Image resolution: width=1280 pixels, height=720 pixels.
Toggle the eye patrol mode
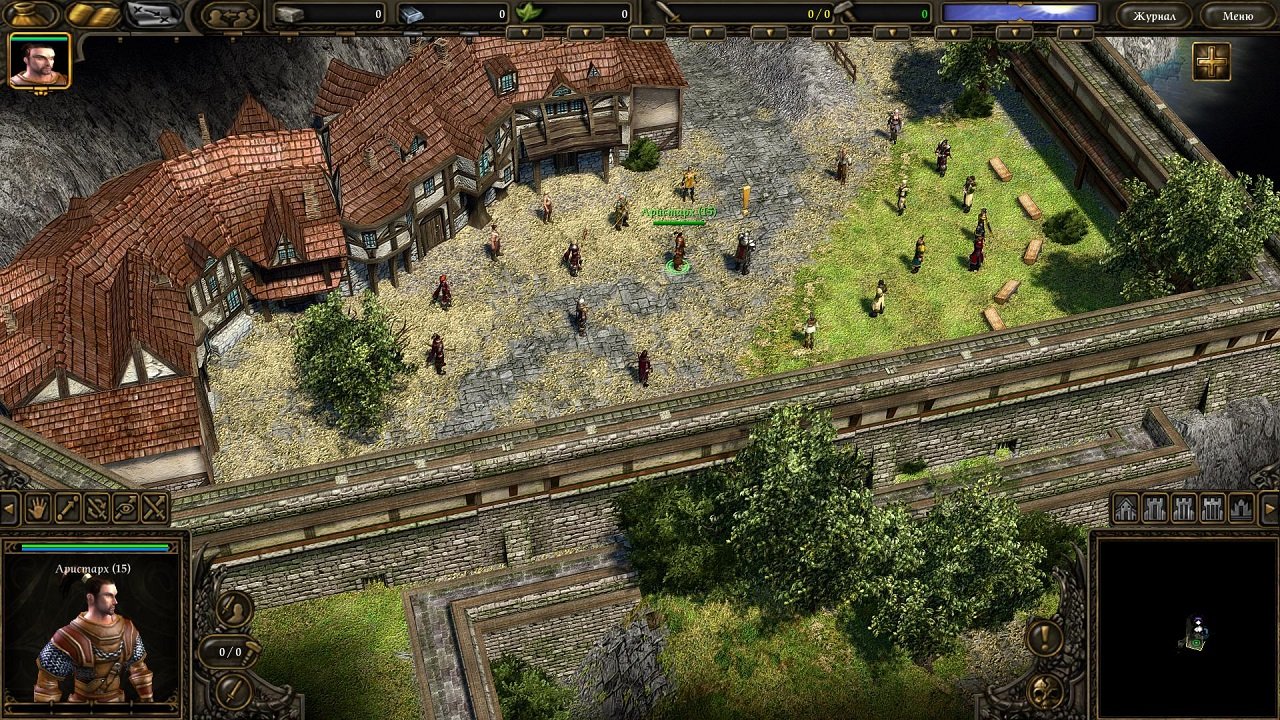click(x=124, y=510)
